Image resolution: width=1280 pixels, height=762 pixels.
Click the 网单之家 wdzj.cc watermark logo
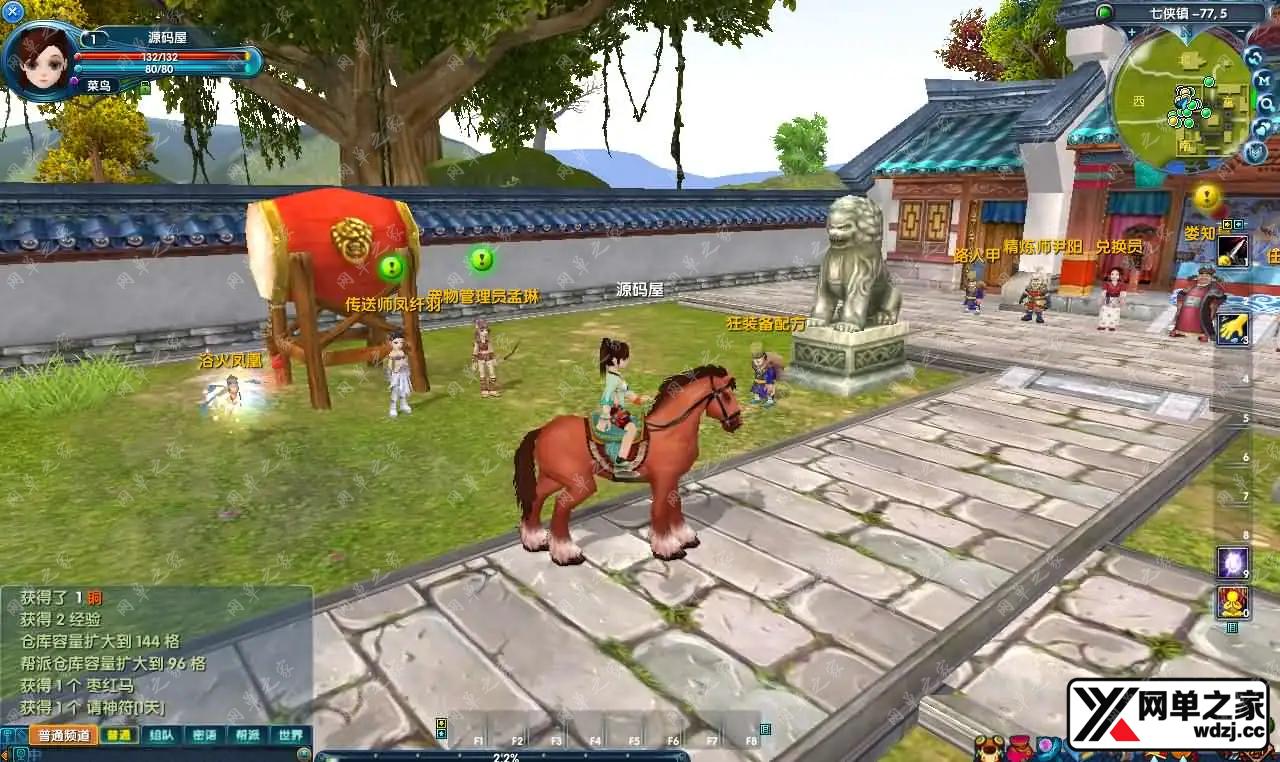pos(1168,714)
